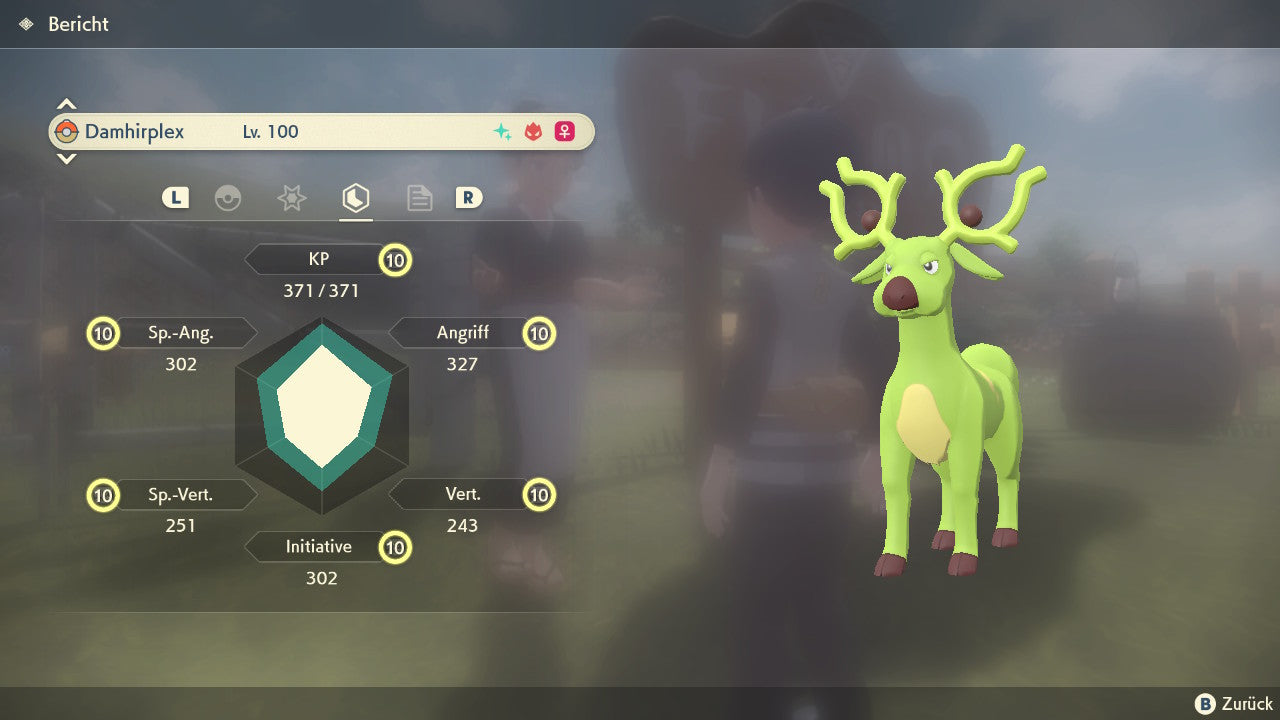1280x720 pixels.
Task: Open the starburst moves tab
Action: pyautogui.click(x=291, y=198)
